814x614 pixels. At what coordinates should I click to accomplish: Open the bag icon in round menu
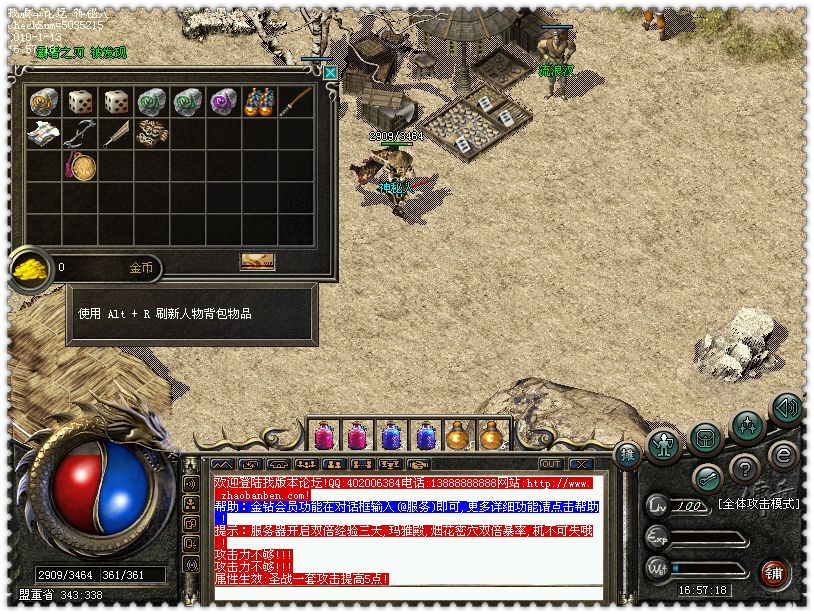coord(705,437)
